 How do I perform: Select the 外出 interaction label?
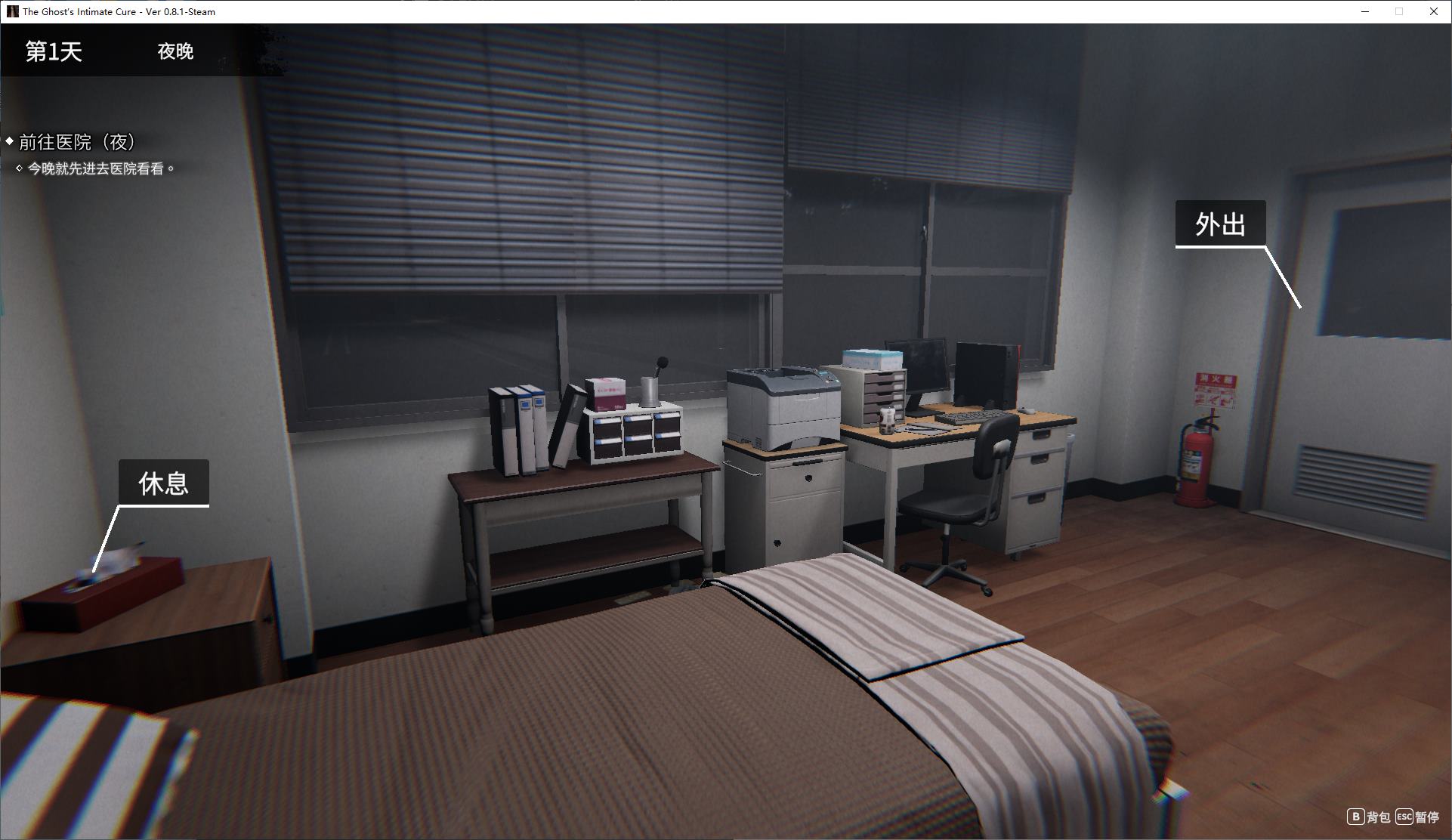pyautogui.click(x=1220, y=224)
